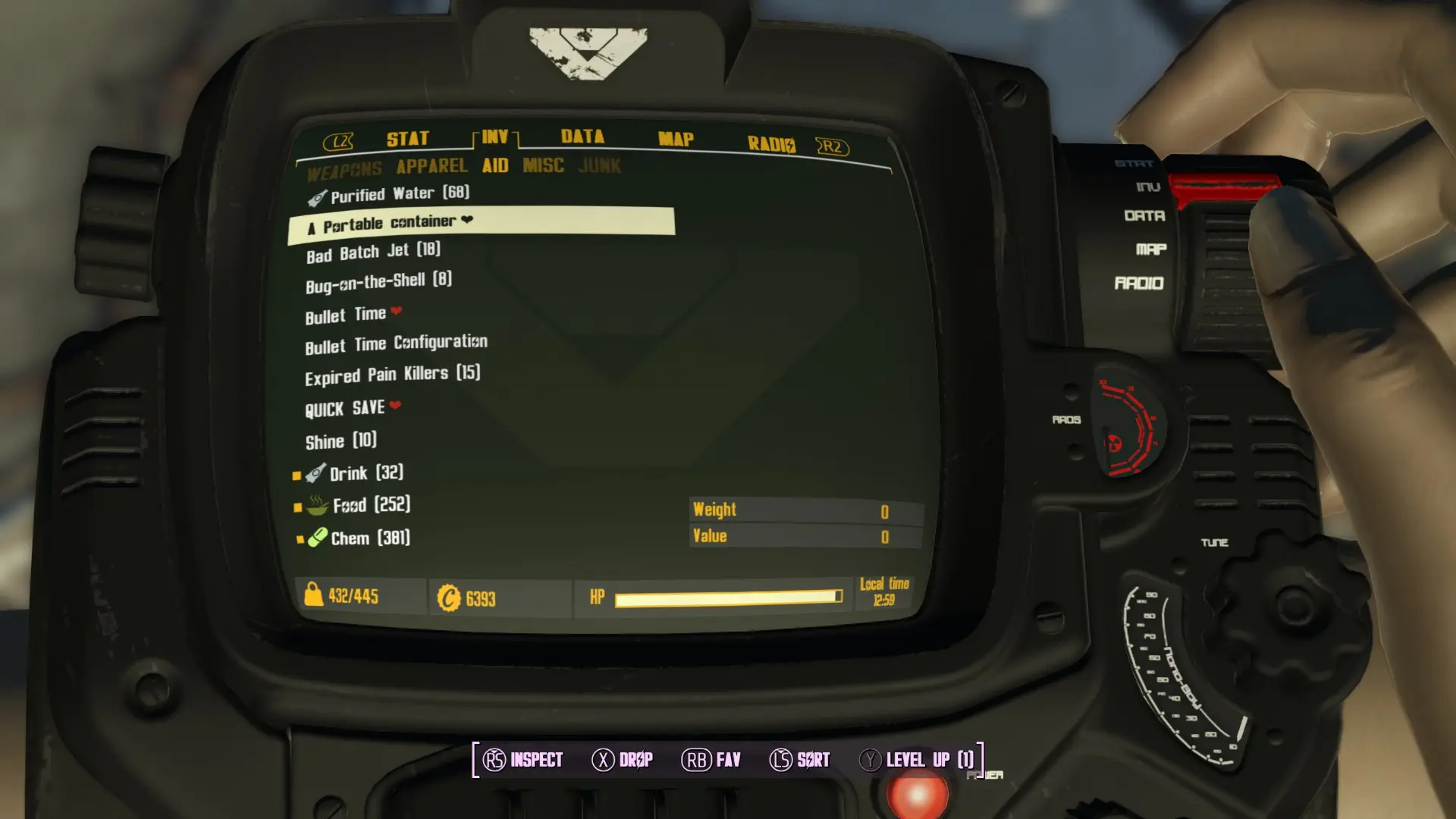This screenshot has height=819, width=1456.
Task: Activate the QUICK SAVE item
Action: point(345,409)
